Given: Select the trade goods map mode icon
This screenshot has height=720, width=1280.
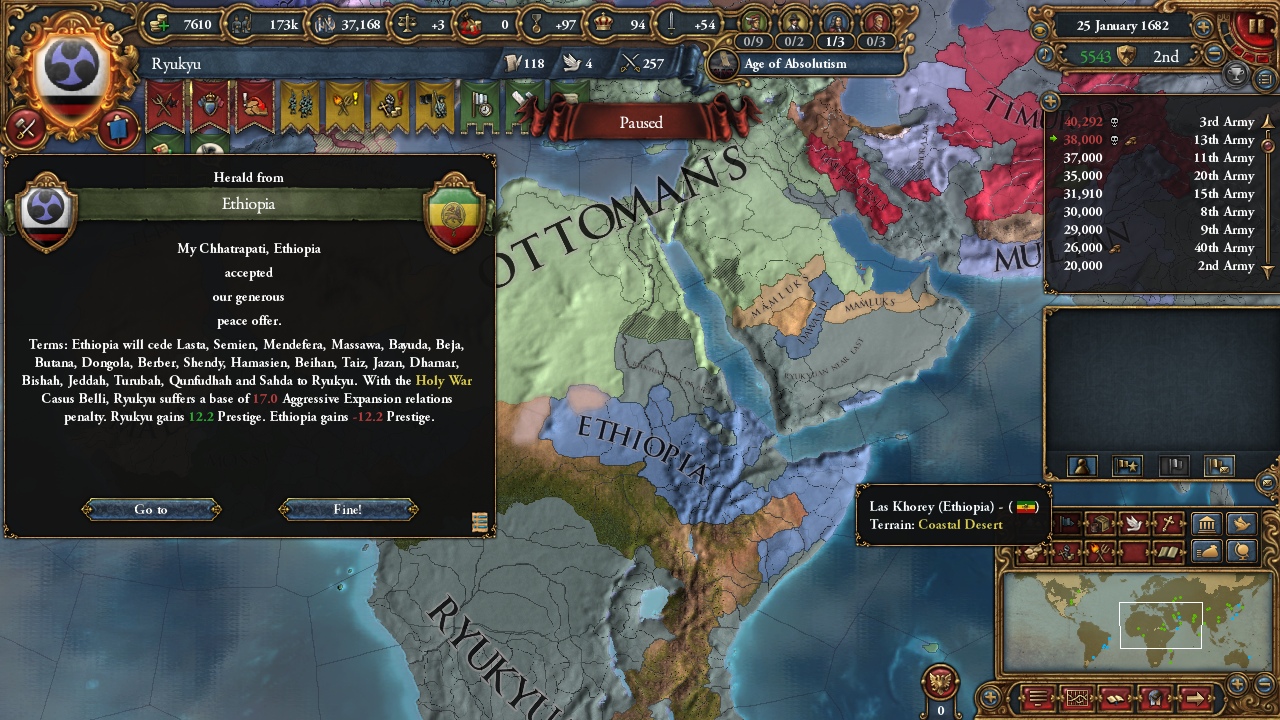Looking at the screenshot, I should (x=1100, y=523).
